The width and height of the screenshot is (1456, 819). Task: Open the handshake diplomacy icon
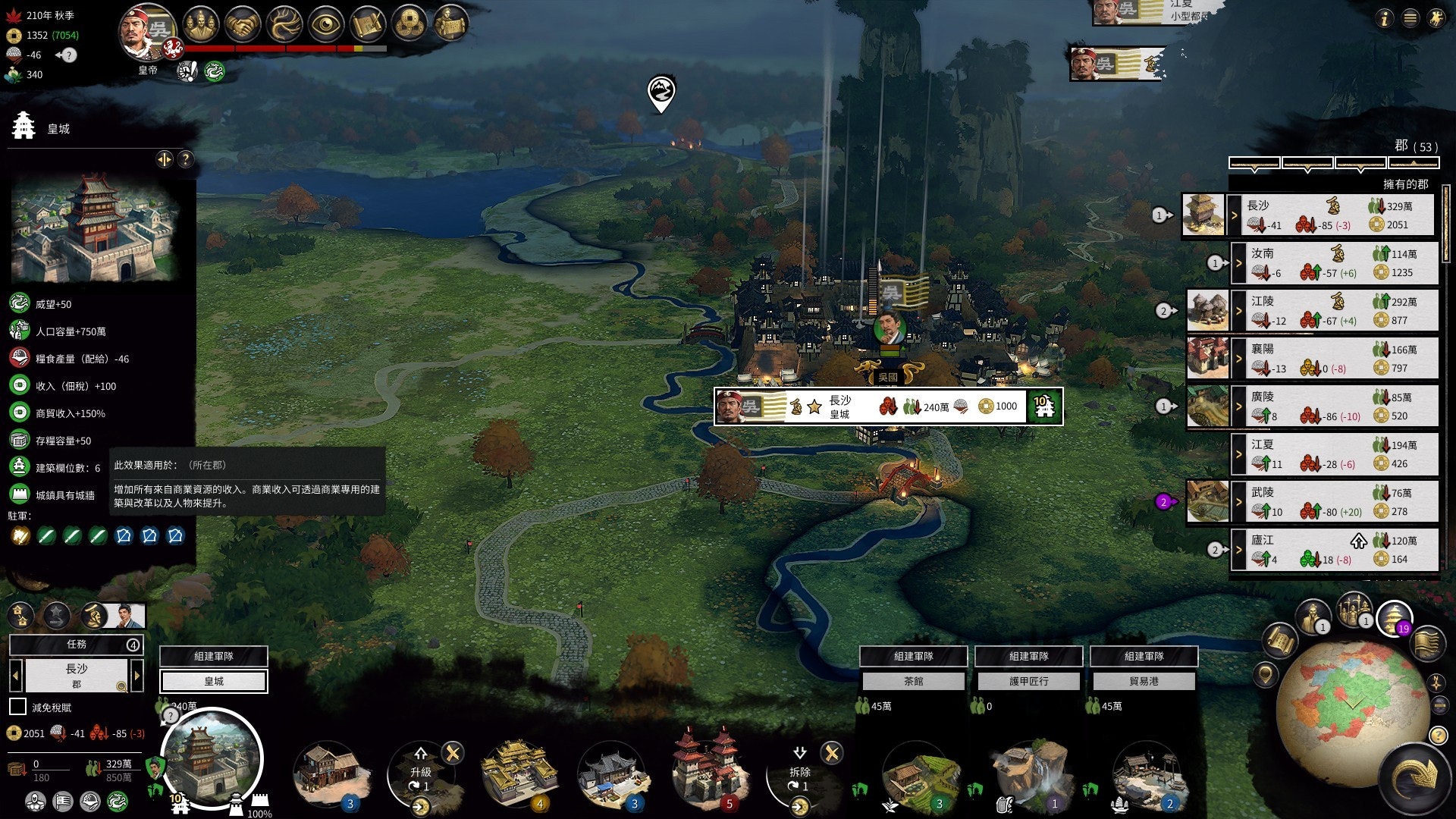click(x=243, y=25)
